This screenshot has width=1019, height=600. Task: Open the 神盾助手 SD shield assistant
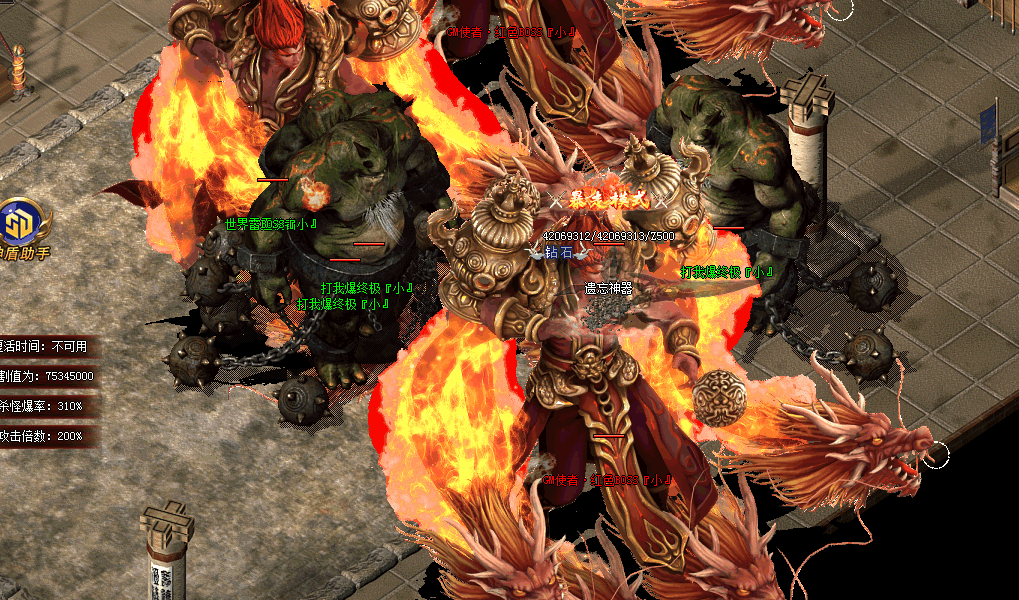pos(19,222)
